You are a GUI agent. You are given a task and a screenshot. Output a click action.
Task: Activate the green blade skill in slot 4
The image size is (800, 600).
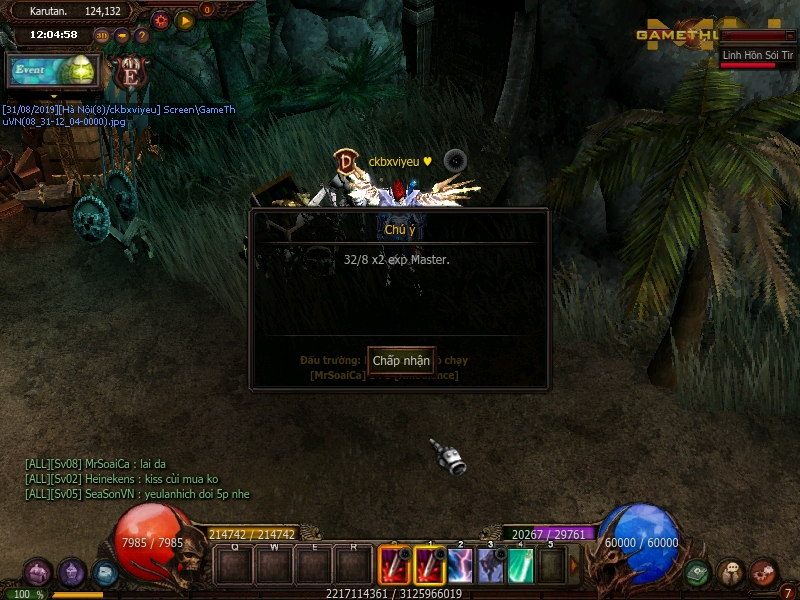coord(521,567)
